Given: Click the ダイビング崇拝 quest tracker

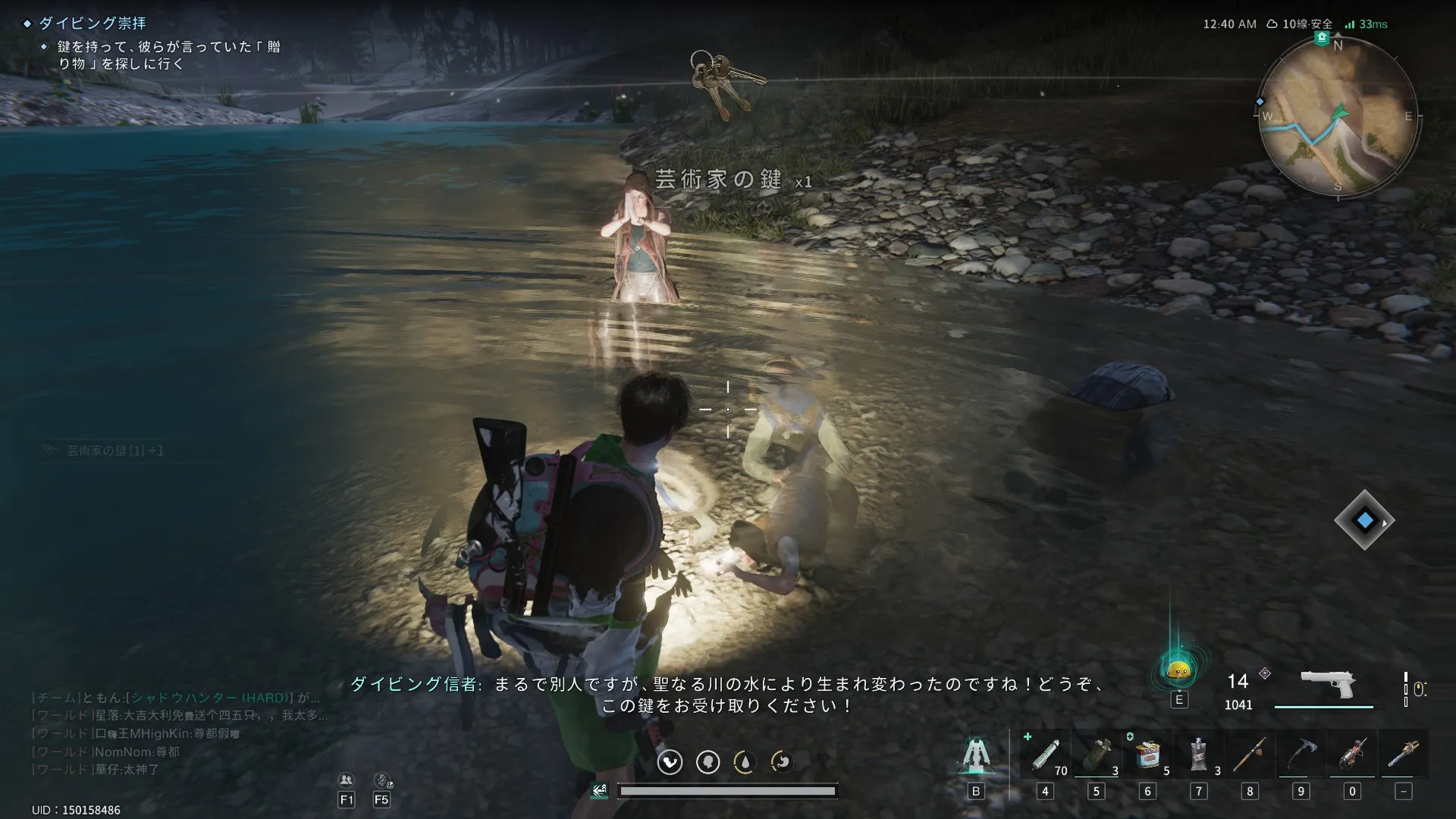Looking at the screenshot, I should click(92, 24).
